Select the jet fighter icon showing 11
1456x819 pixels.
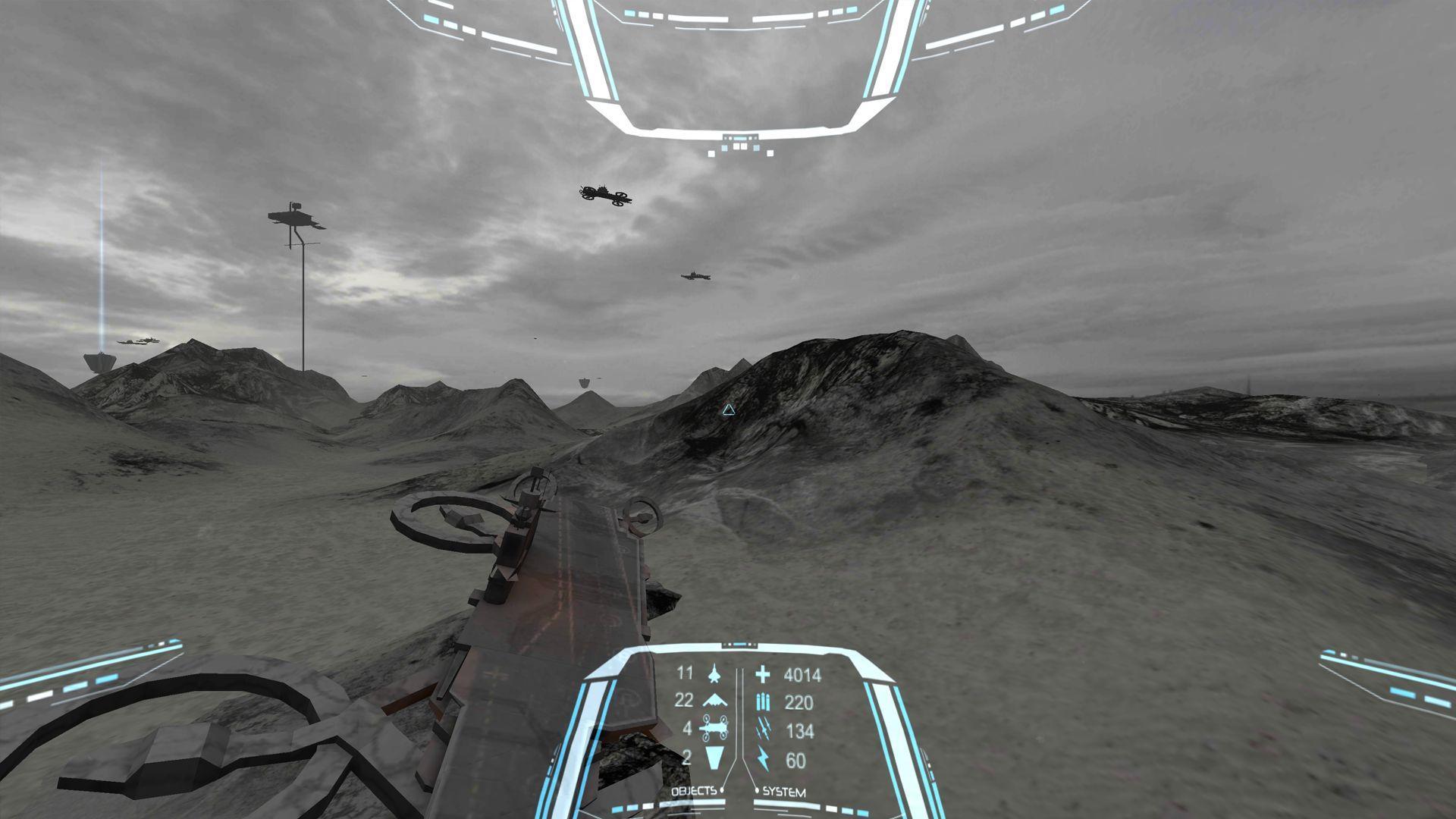[714, 673]
